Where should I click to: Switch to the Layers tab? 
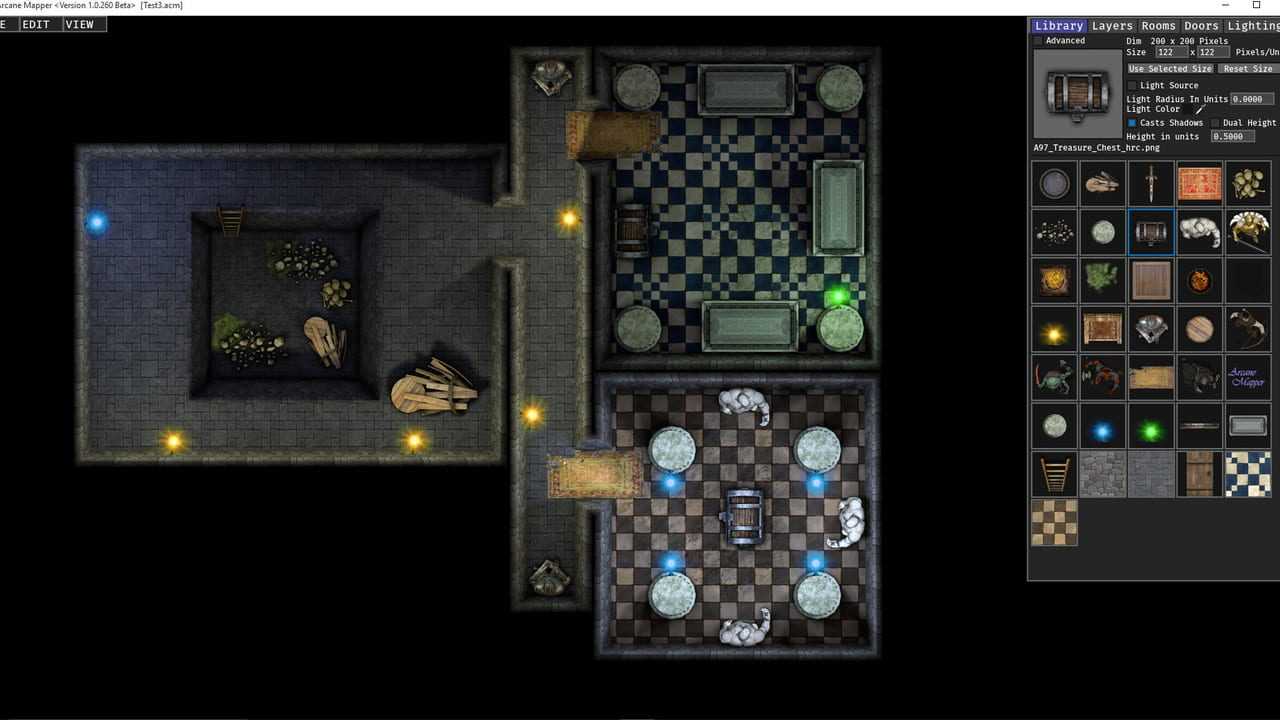click(1112, 26)
